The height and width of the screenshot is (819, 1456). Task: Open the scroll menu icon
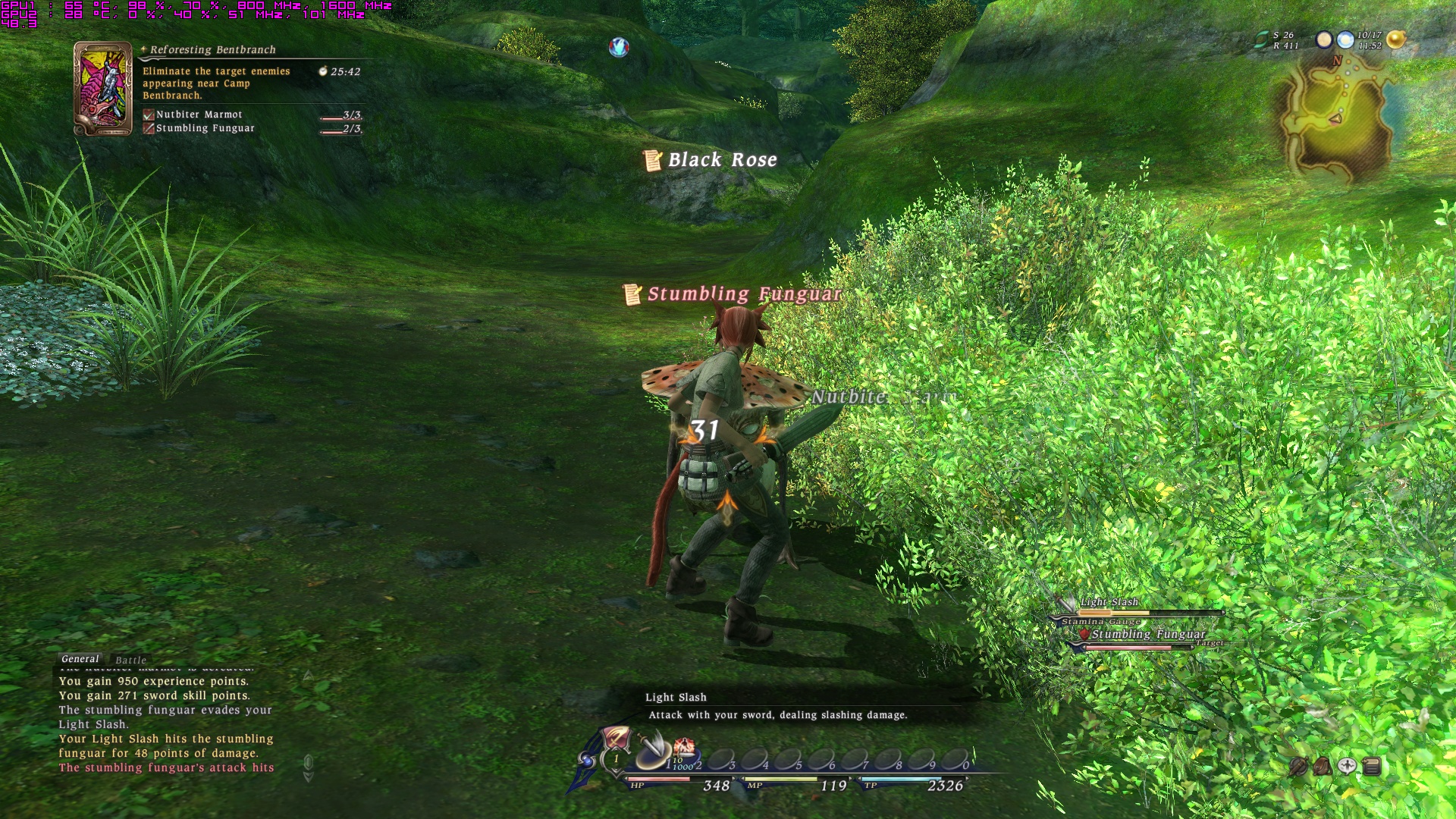tap(1371, 767)
